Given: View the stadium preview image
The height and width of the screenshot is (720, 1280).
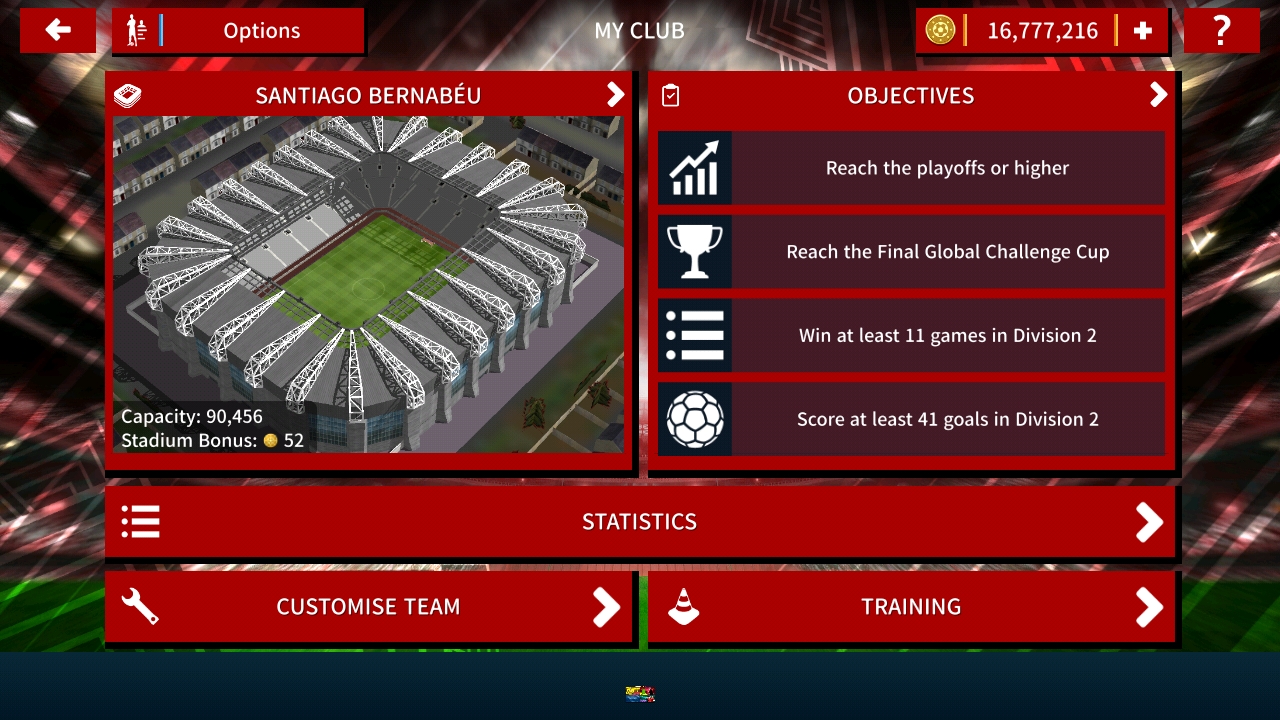Looking at the screenshot, I should tap(368, 284).
